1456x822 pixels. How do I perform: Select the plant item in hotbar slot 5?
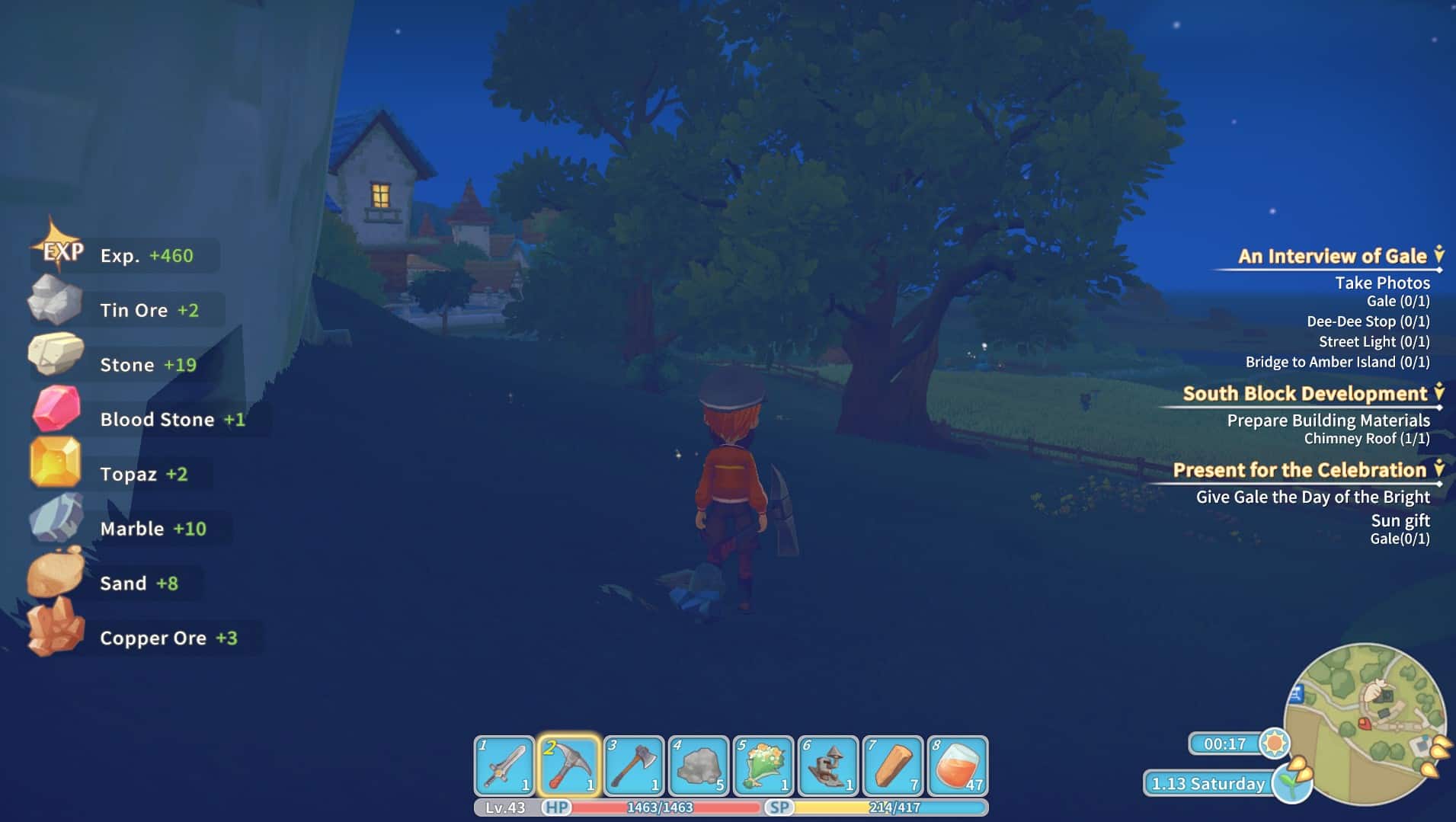(x=763, y=766)
